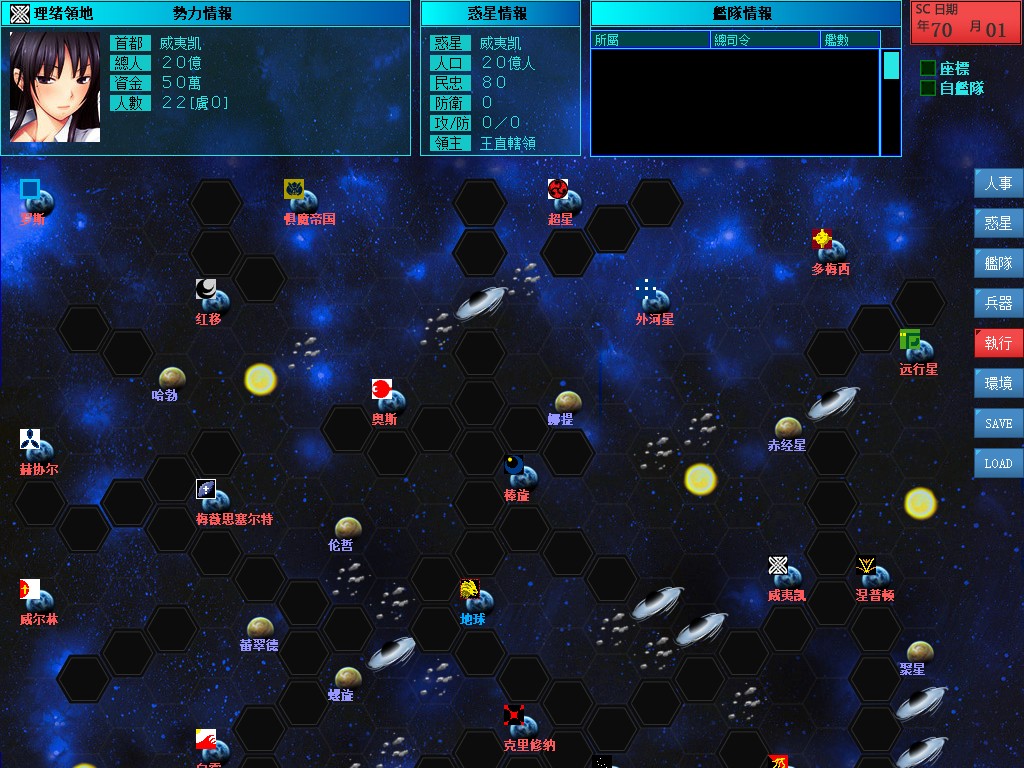Toggle the 座標 coordinates checkbox
Image resolution: width=1024 pixels, height=768 pixels.
pos(928,68)
